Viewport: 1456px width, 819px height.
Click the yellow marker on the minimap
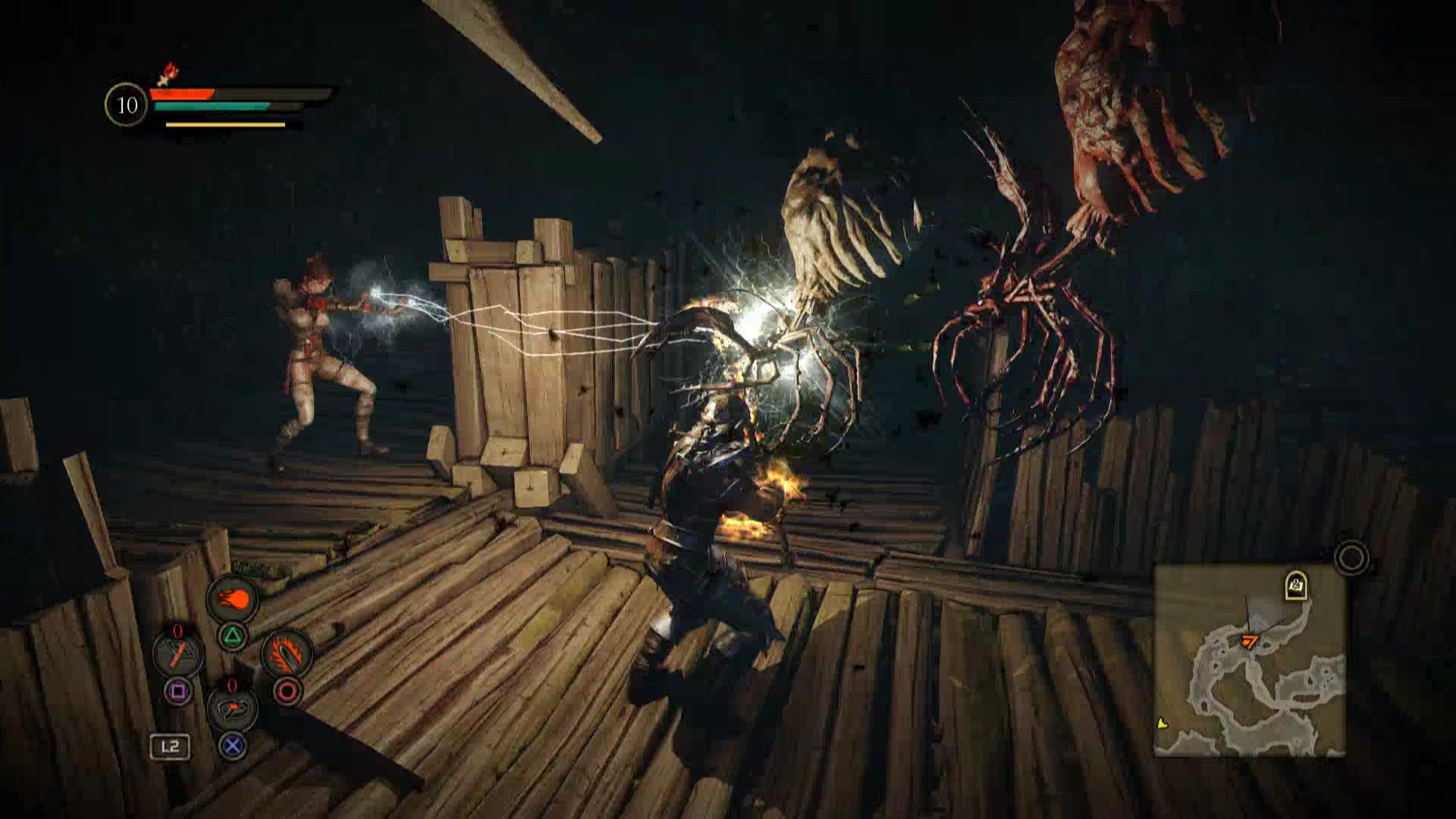(1163, 723)
